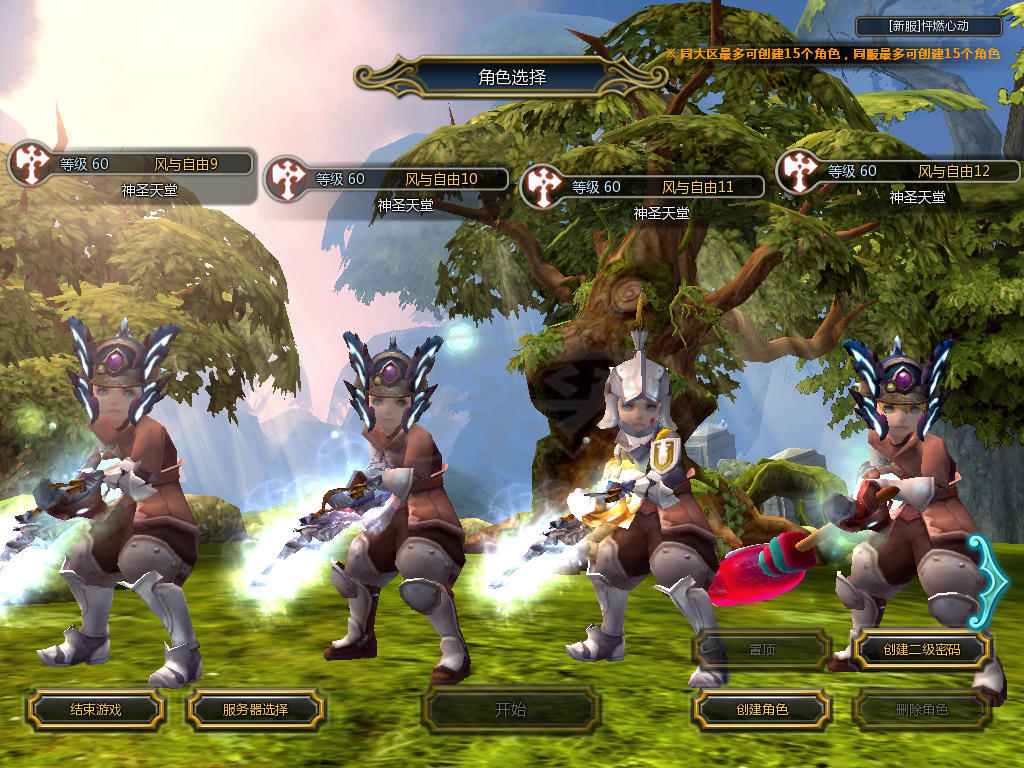Screen dimensions: 1024x768
Task: Open 服务器选择 server selection
Action: (255, 710)
